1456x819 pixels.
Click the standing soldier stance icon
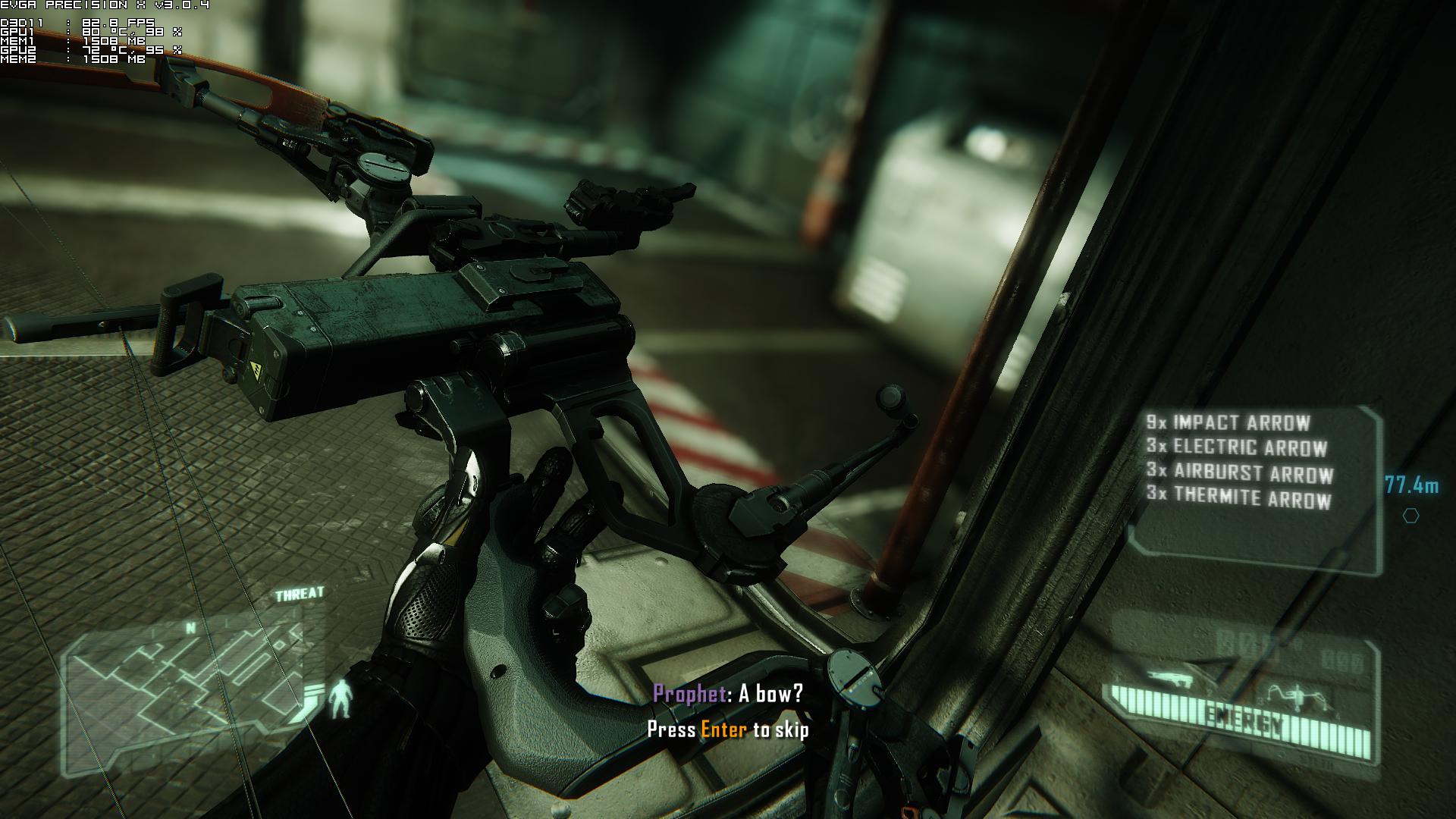[x=341, y=699]
